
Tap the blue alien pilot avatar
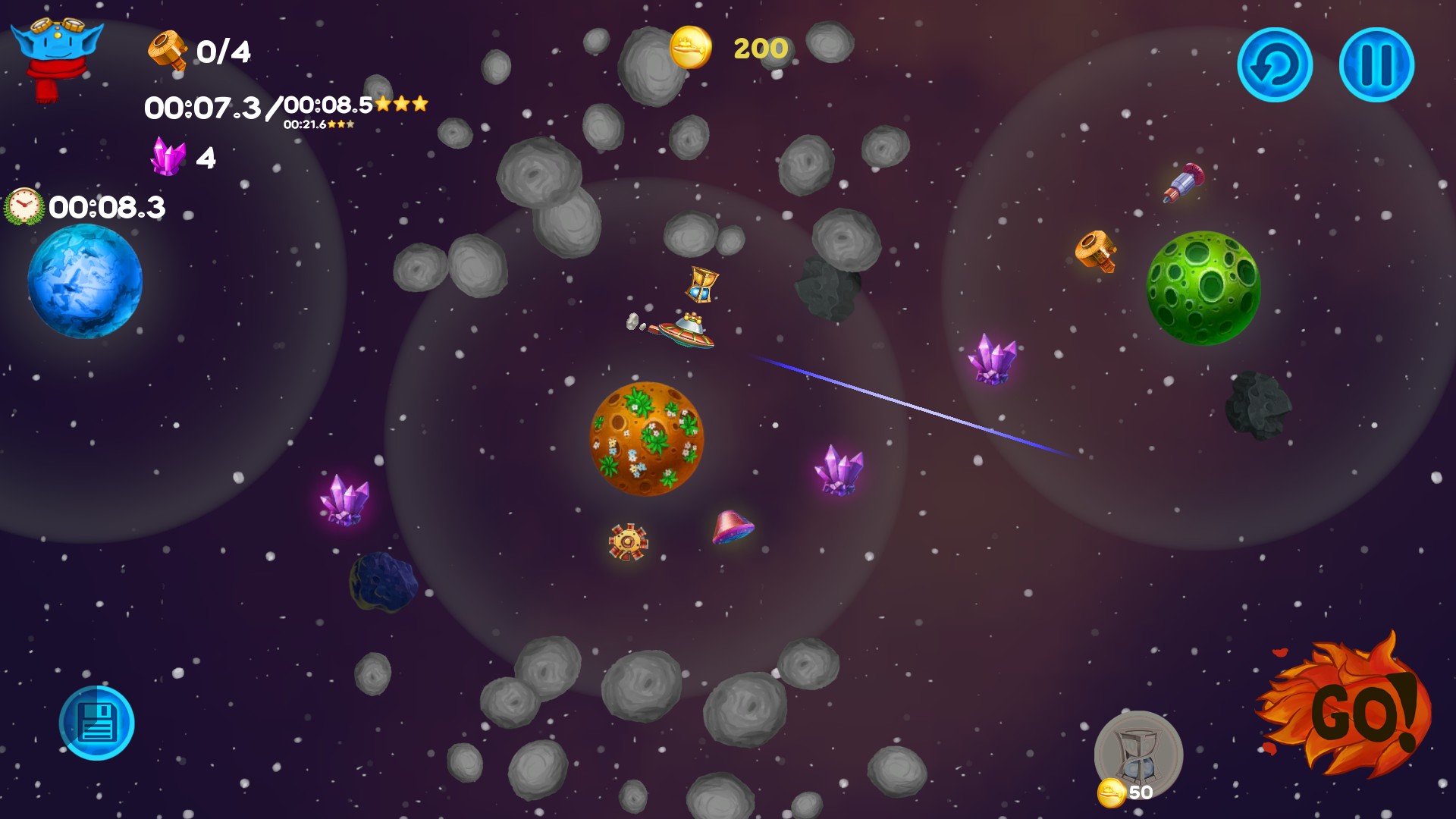click(55, 55)
